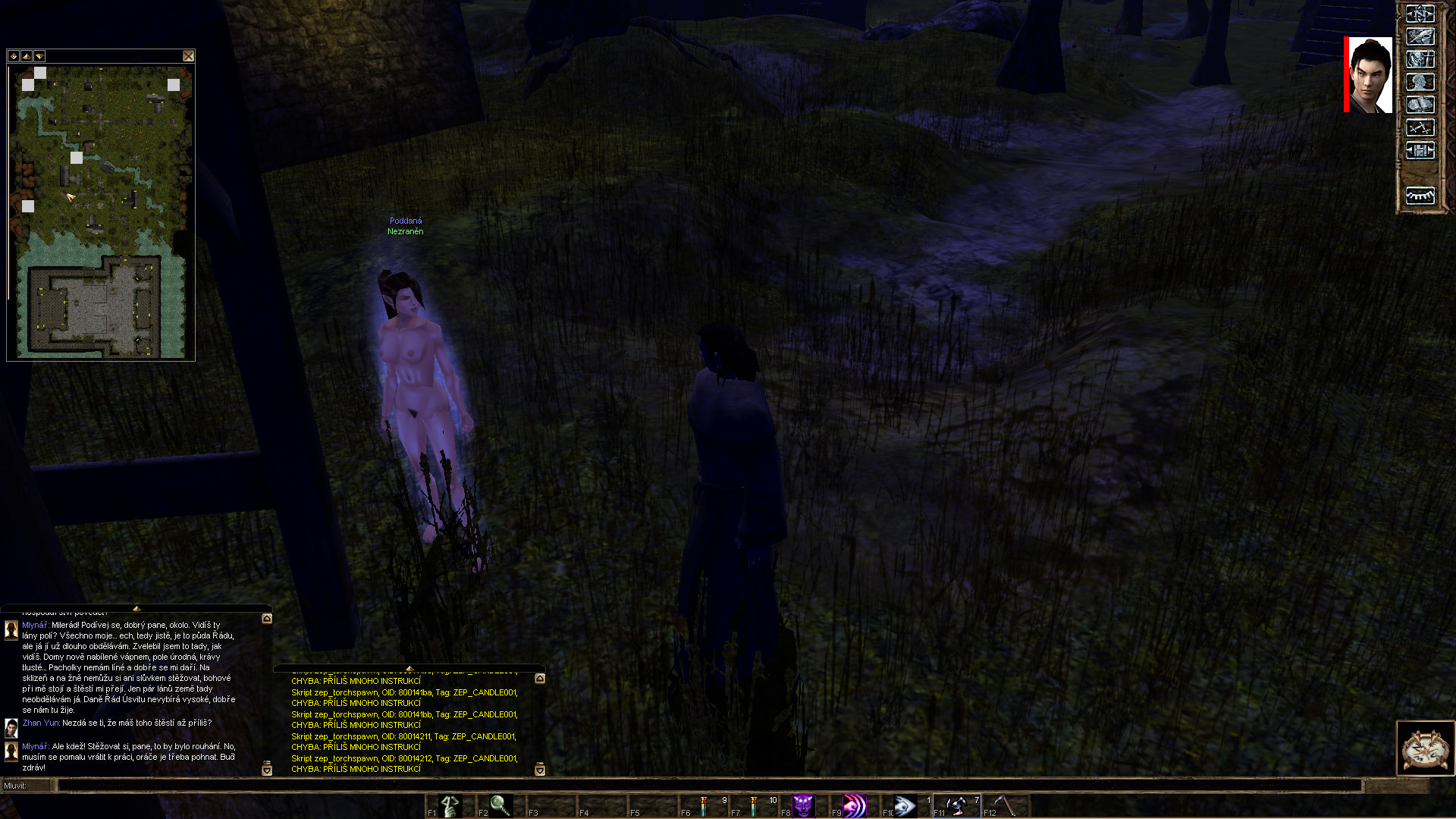Screen dimensions: 1456x819
Task: Activate the purple fist ability in F9
Action: tap(854, 805)
